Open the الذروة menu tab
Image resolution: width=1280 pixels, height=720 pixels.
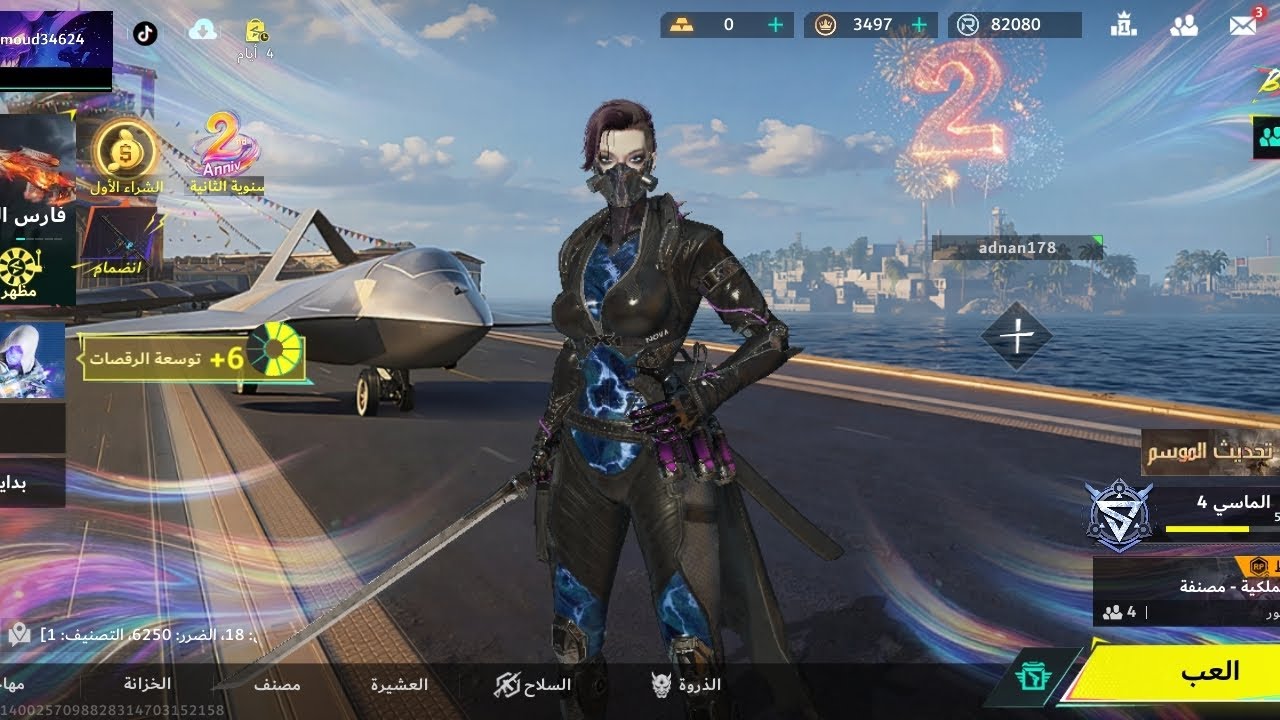[x=686, y=685]
